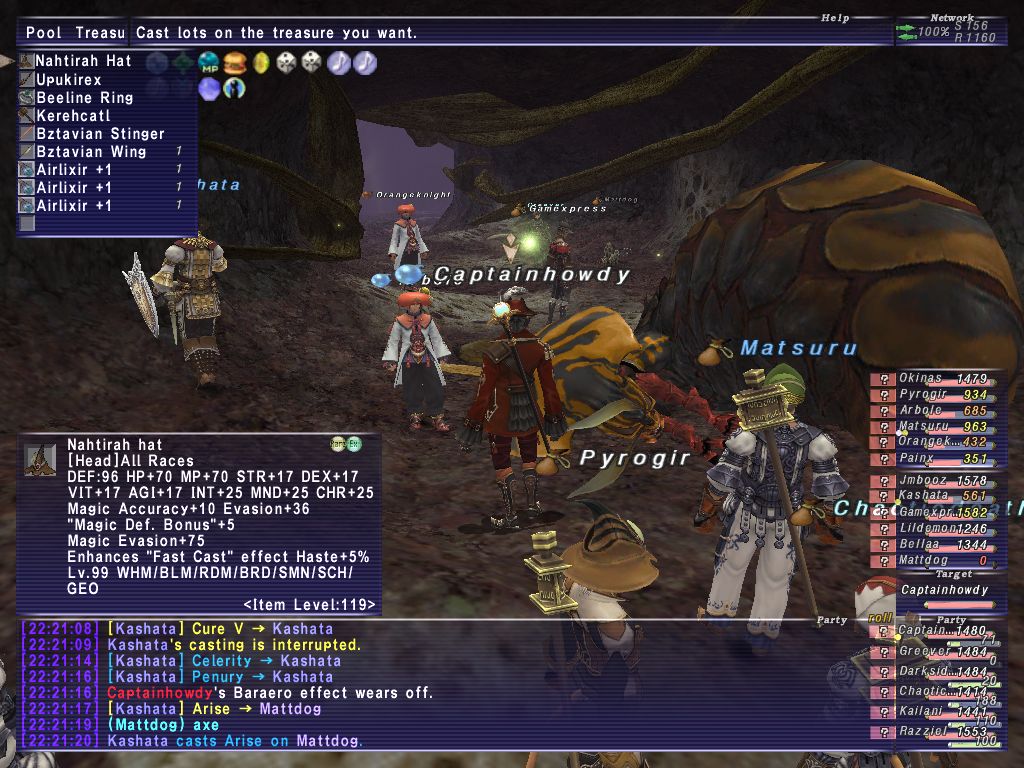Choose Upukirex from the treasure list
Image resolution: width=1024 pixels, height=768 pixels.
(x=69, y=79)
